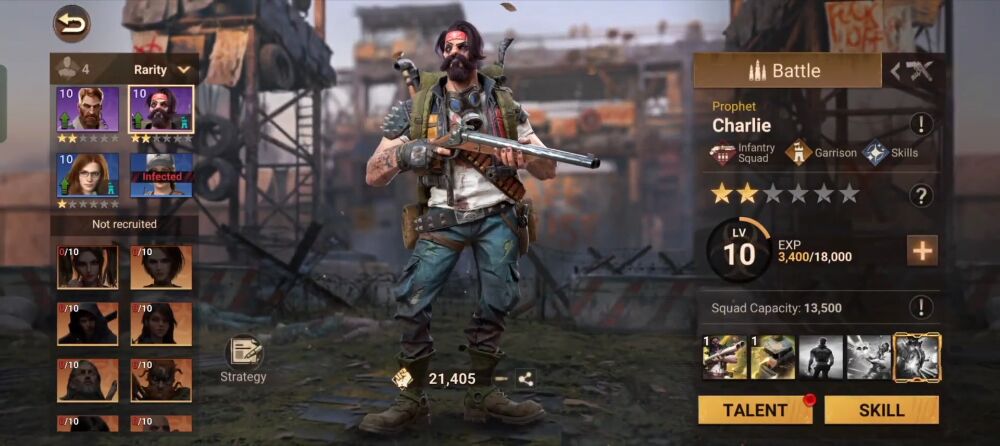
Task: Switch to the crossed tools tab
Action: coord(912,71)
